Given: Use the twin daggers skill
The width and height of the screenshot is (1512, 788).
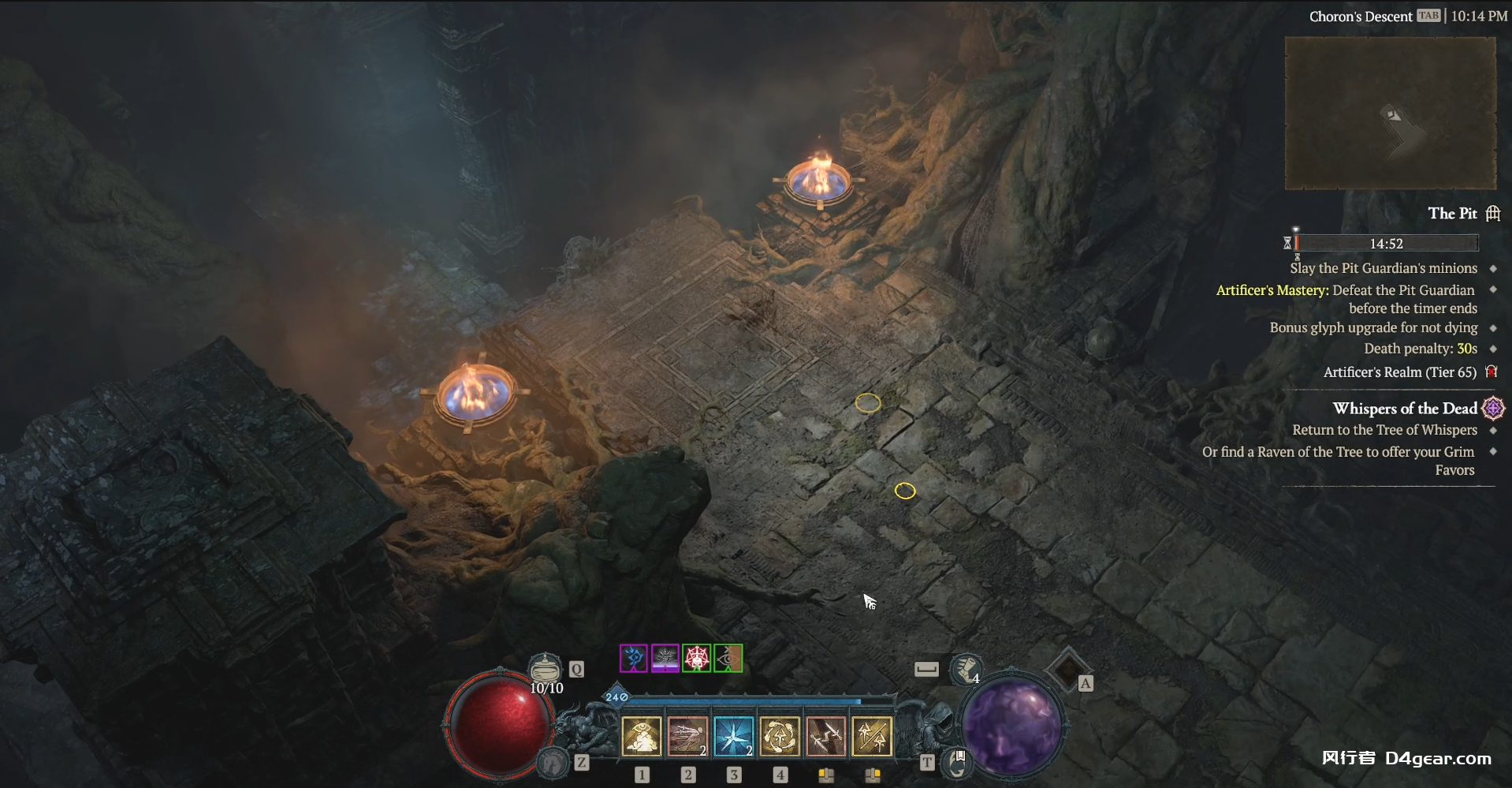Looking at the screenshot, I should click(872, 737).
